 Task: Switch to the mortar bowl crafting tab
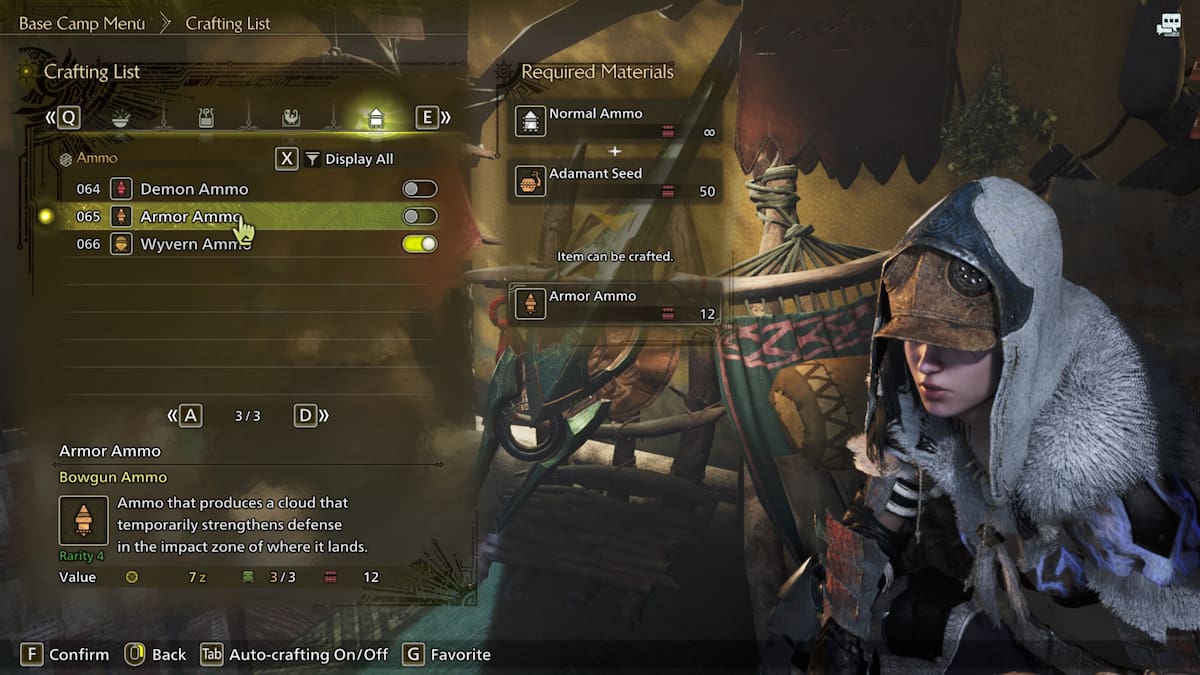coord(121,119)
